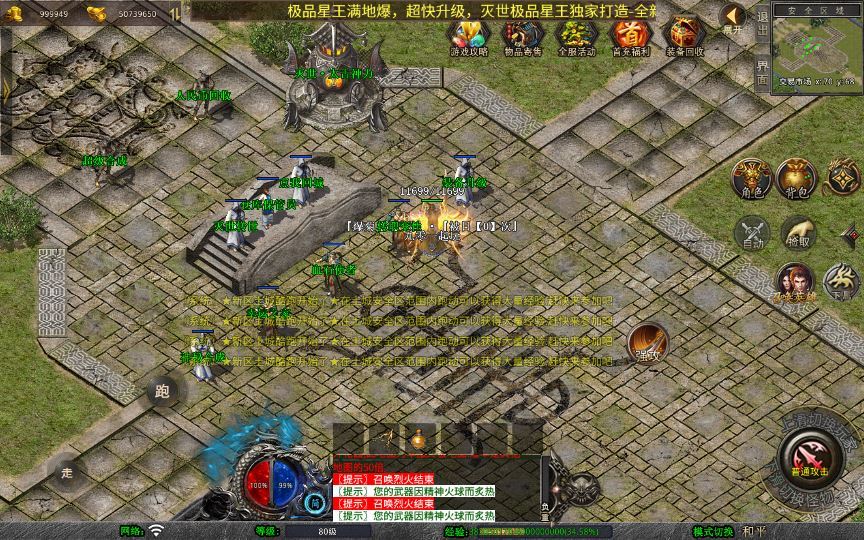Viewport: 864px width, 540px height.
Task: Open the 背包 backpack
Action: coord(798,177)
